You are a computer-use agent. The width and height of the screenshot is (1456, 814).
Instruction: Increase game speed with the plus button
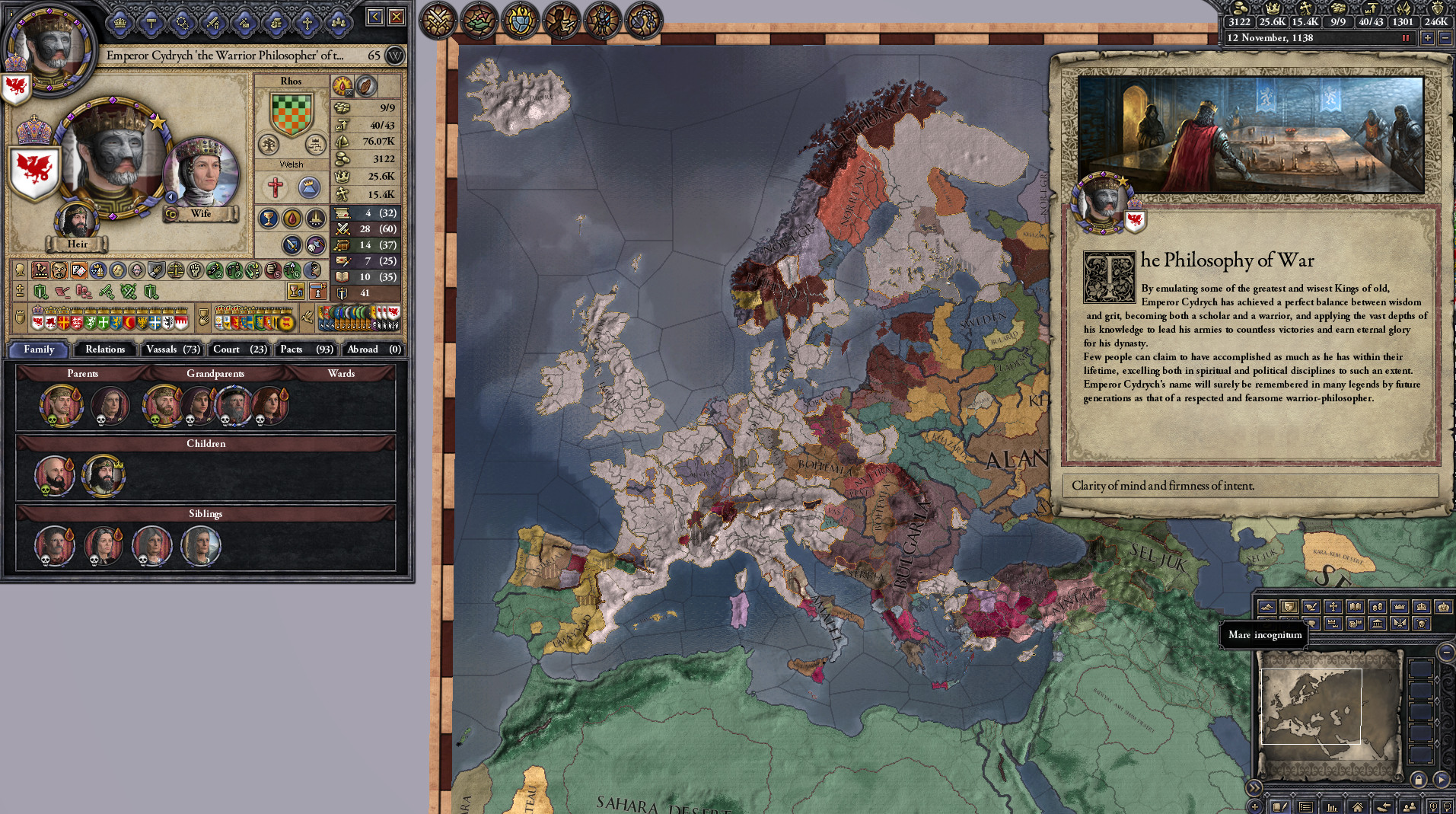[x=1428, y=38]
